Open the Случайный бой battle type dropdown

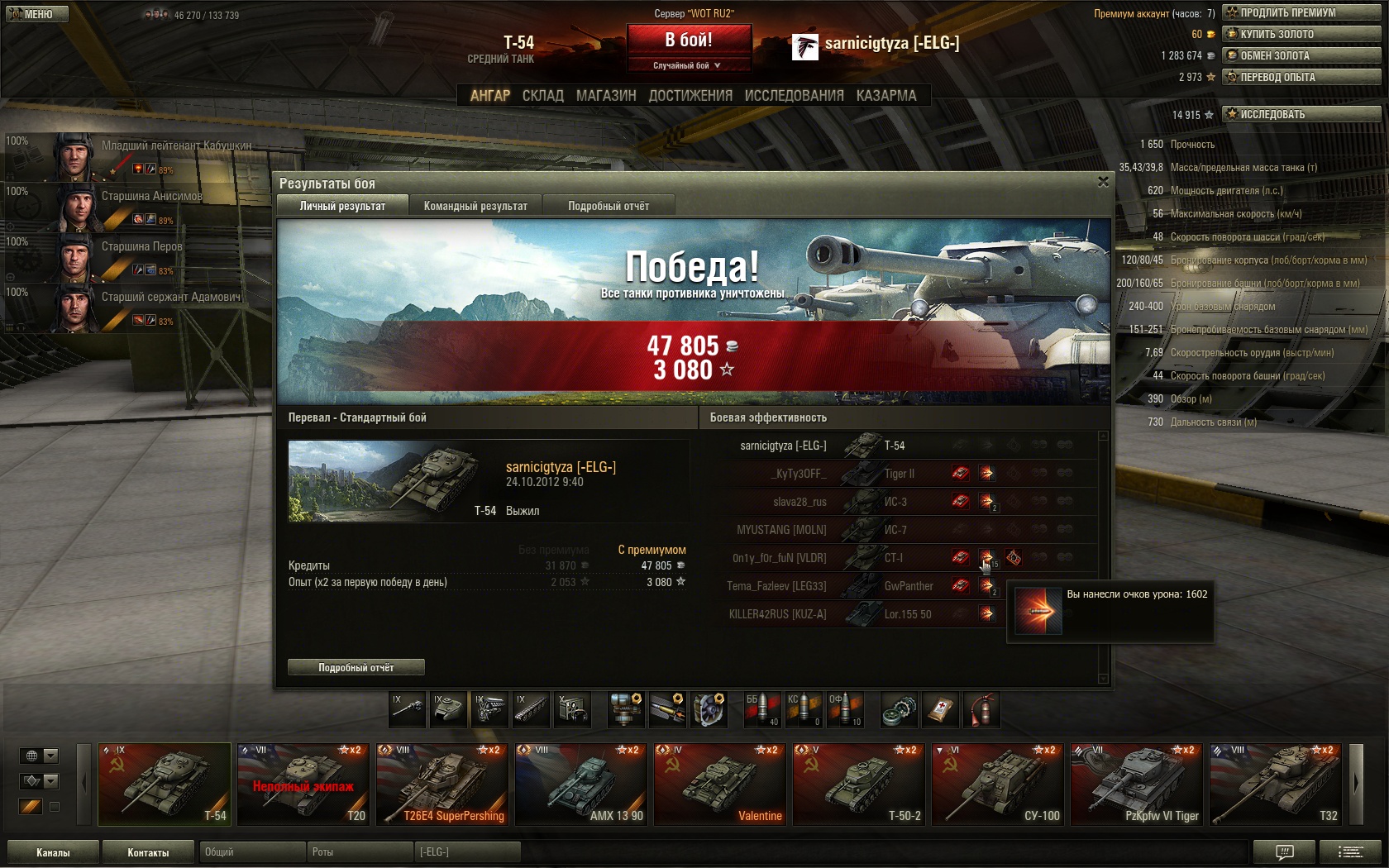pos(689,65)
